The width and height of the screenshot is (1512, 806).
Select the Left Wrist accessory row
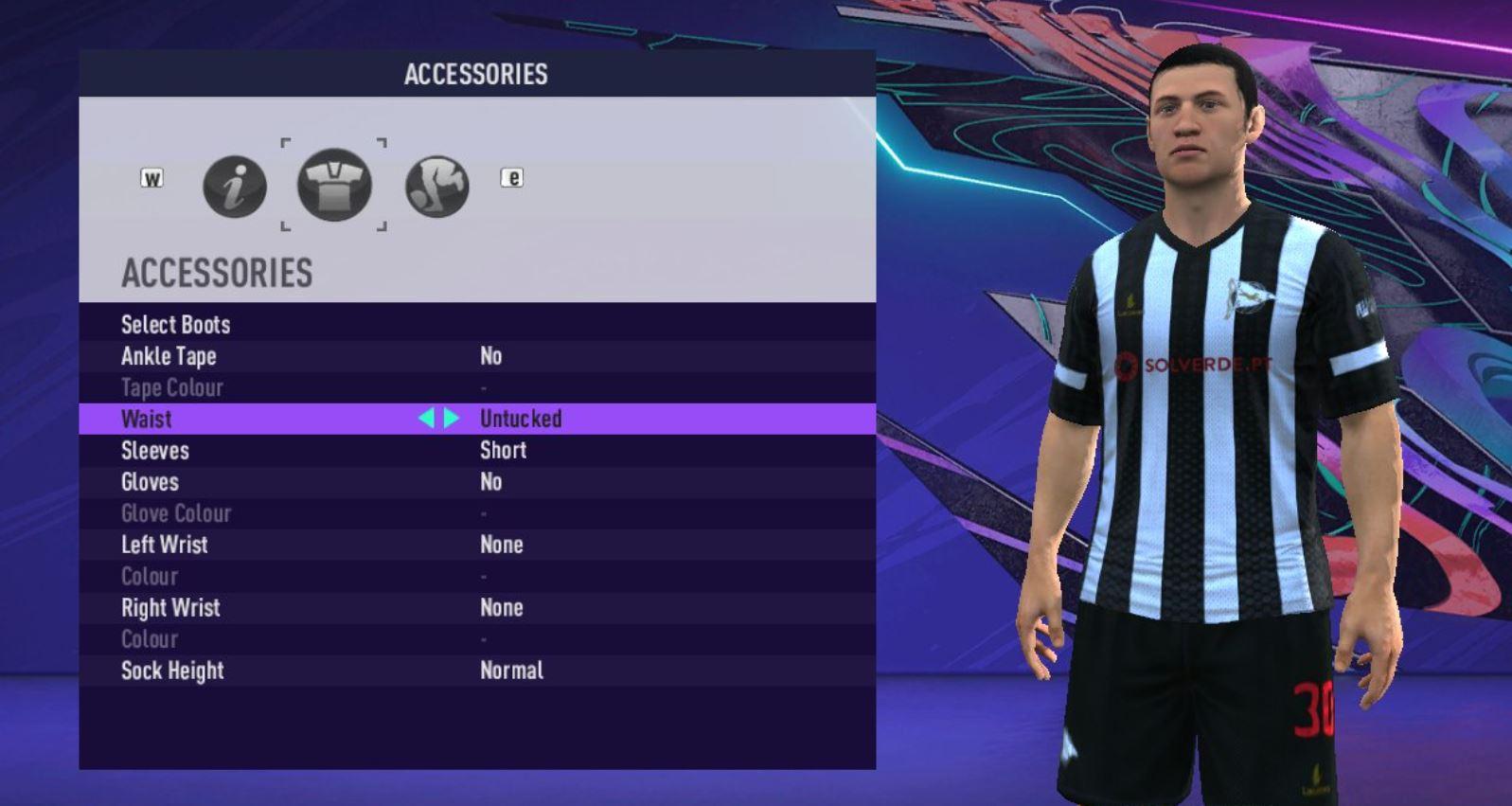pos(164,545)
